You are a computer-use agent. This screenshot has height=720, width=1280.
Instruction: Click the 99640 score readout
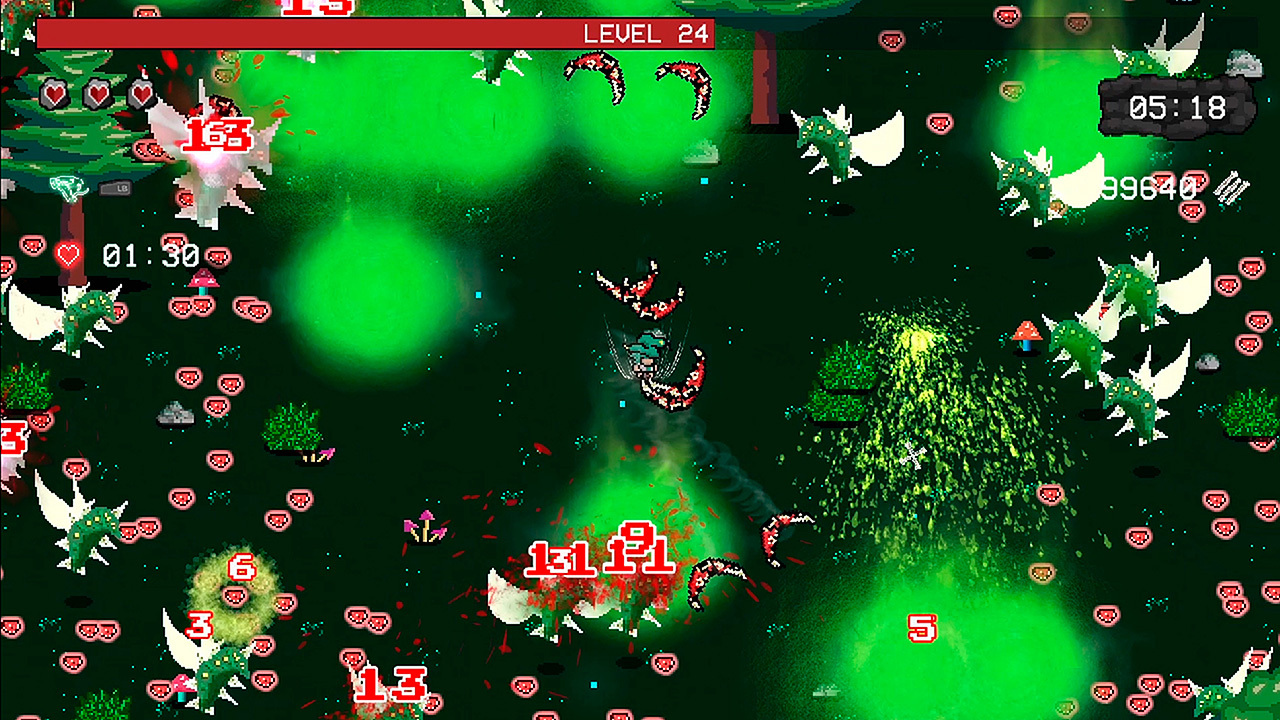tap(1150, 188)
